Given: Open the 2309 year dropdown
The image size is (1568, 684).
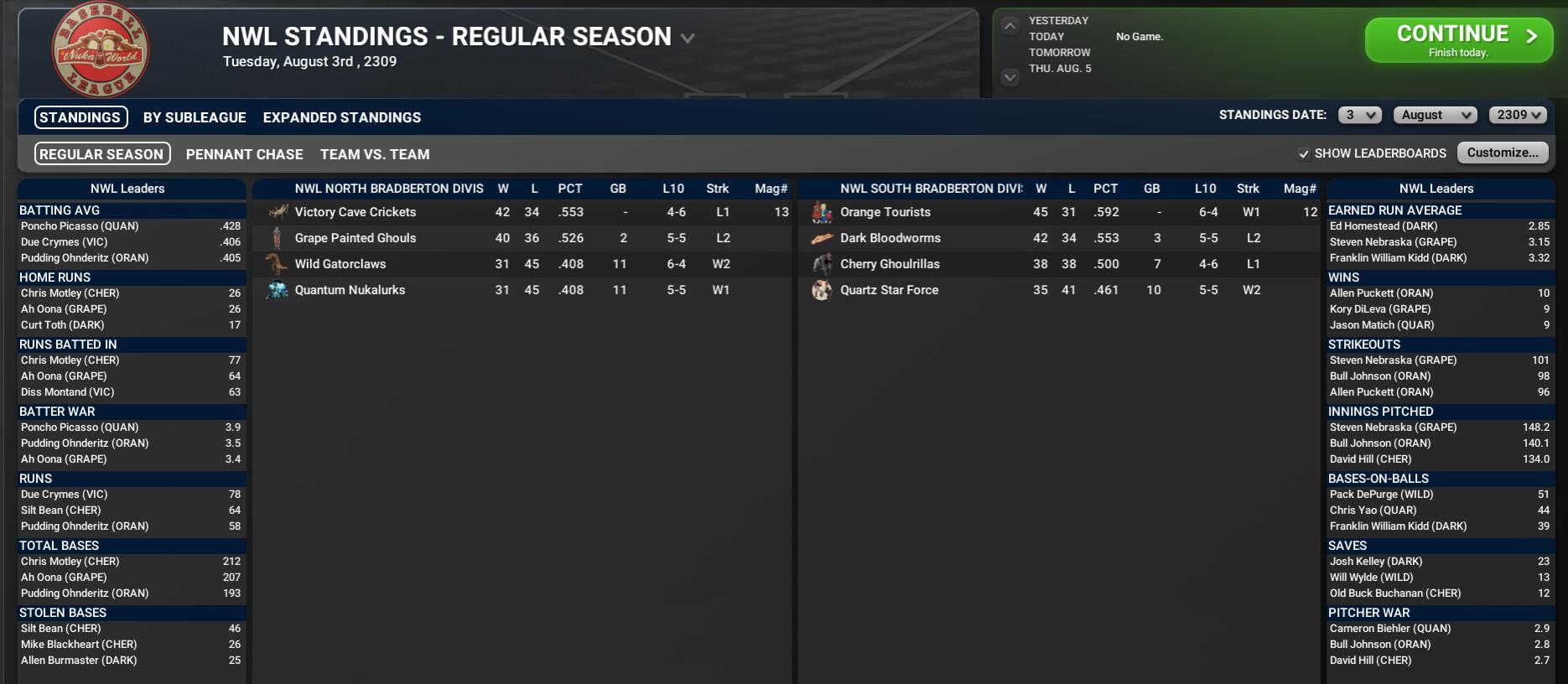Looking at the screenshot, I should 1518,116.
